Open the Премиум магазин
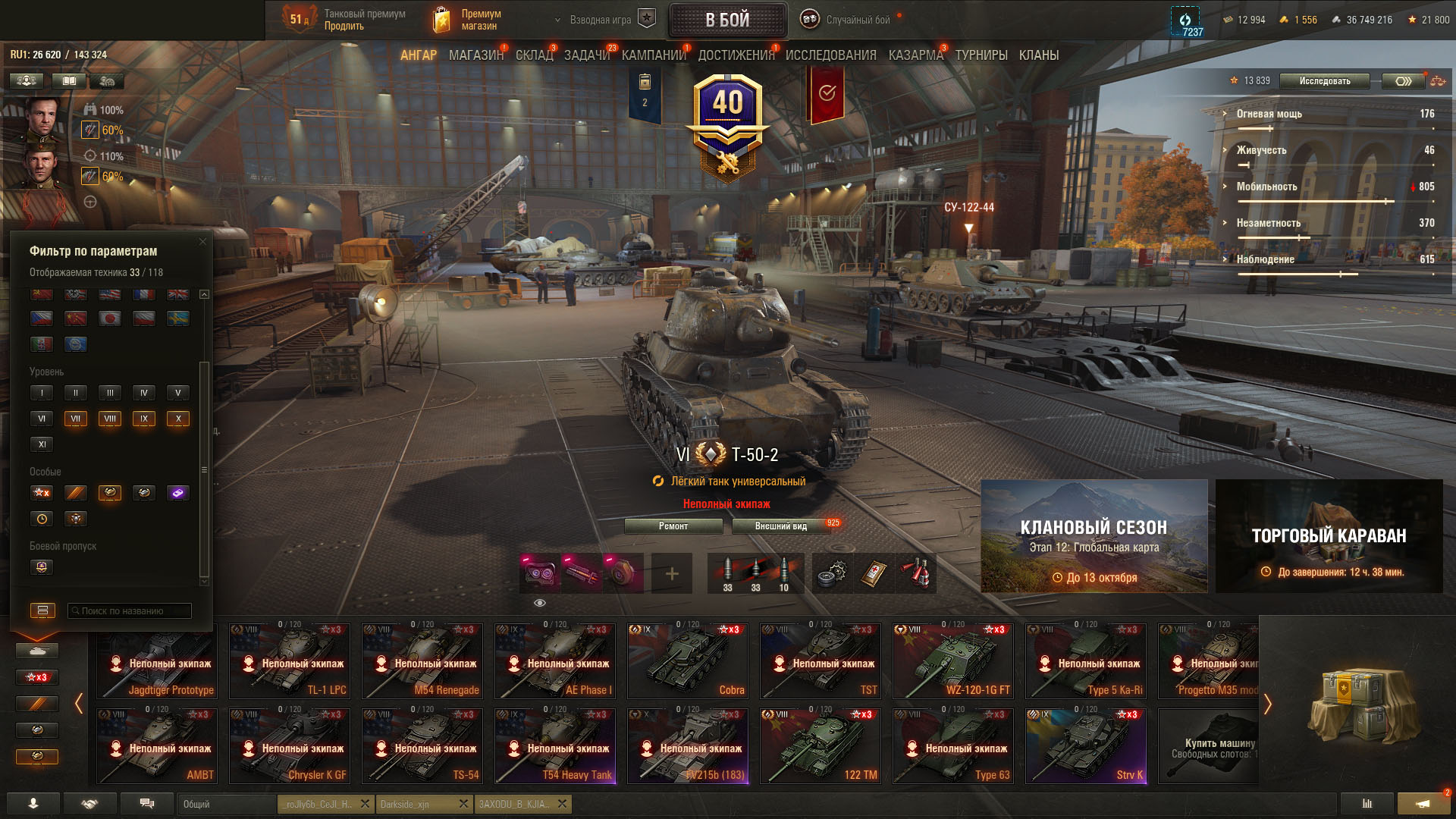This screenshot has width=1456, height=819. [x=468, y=20]
